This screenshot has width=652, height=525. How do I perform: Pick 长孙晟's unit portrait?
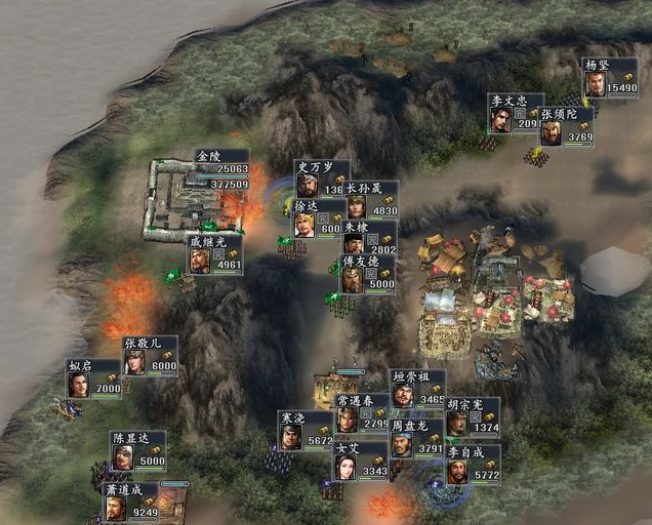(x=357, y=206)
